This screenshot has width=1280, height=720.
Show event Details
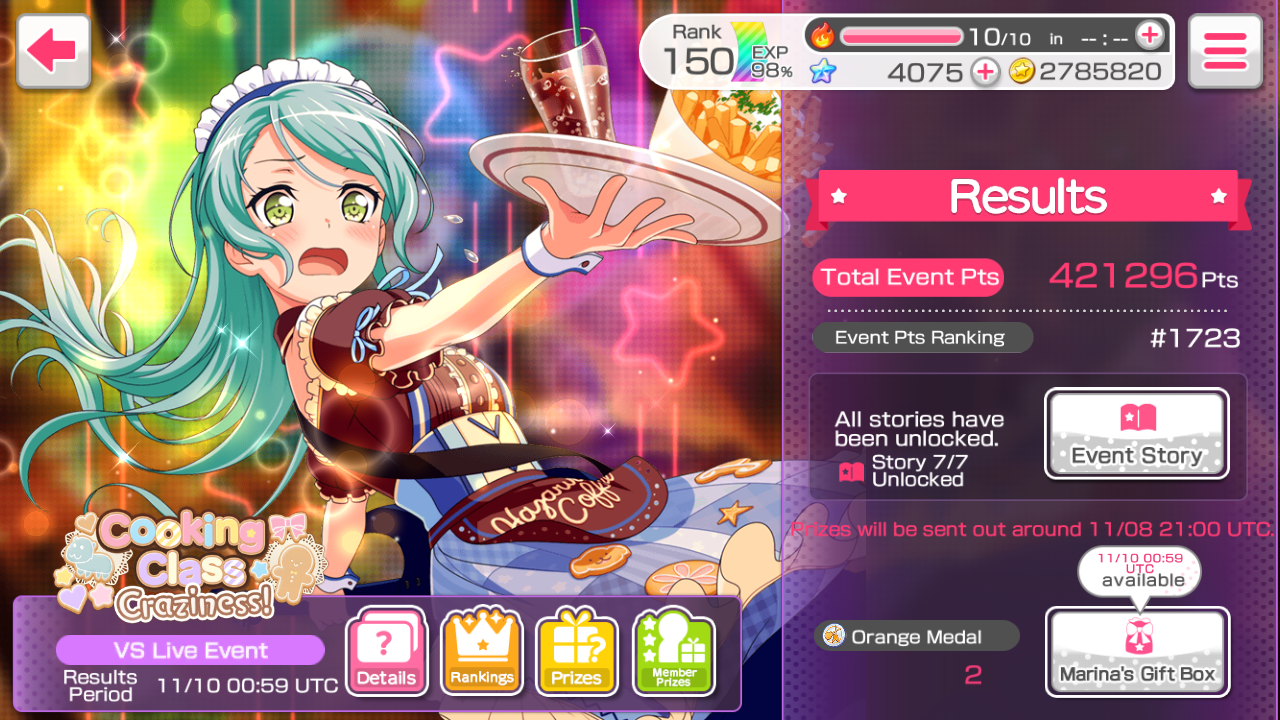pyautogui.click(x=386, y=653)
